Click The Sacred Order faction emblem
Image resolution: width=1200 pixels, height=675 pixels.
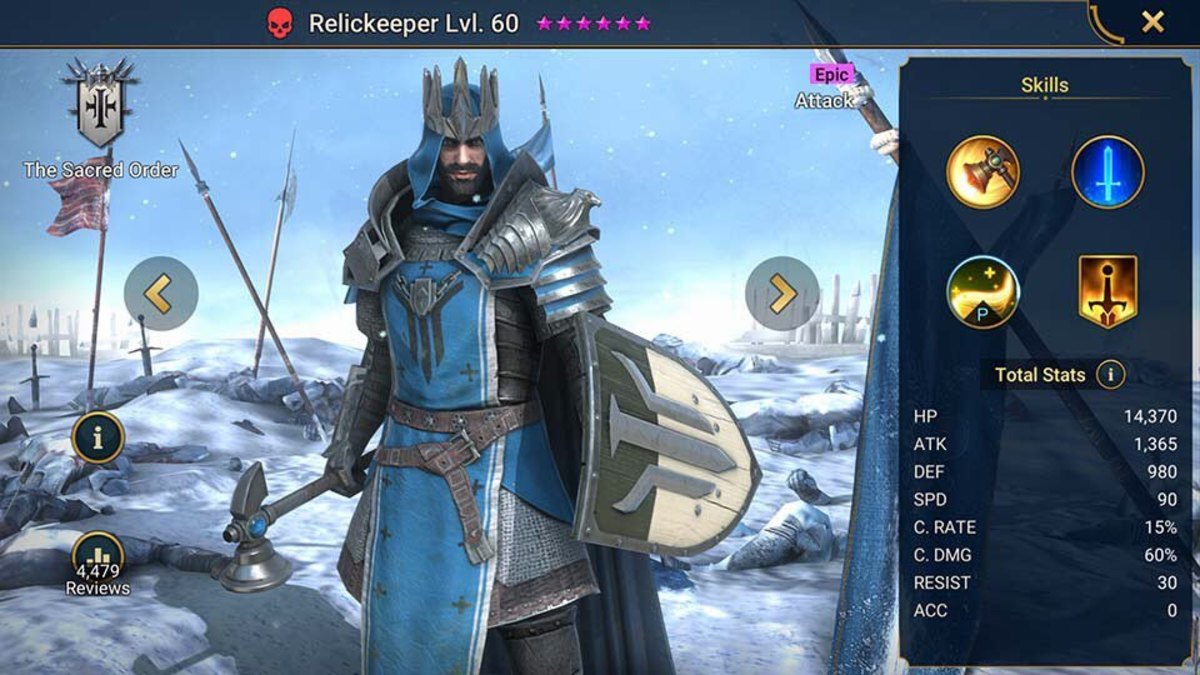(x=98, y=100)
